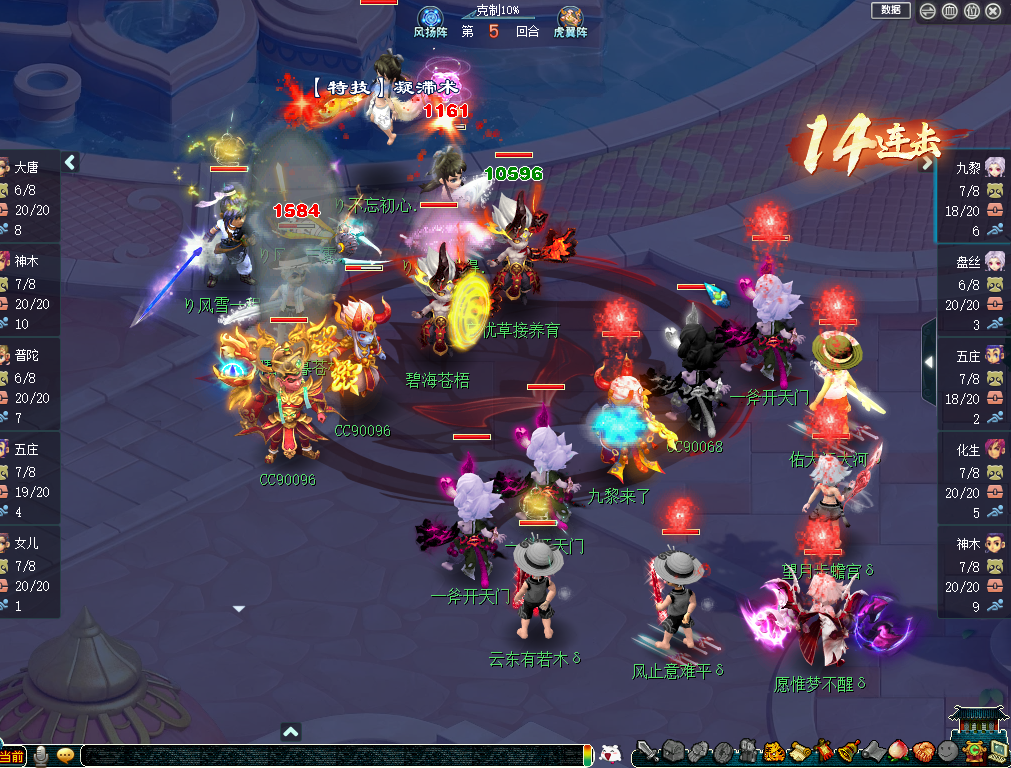1011x768 pixels.
Task: Click the swap arrows round icon
Action: point(927,11)
